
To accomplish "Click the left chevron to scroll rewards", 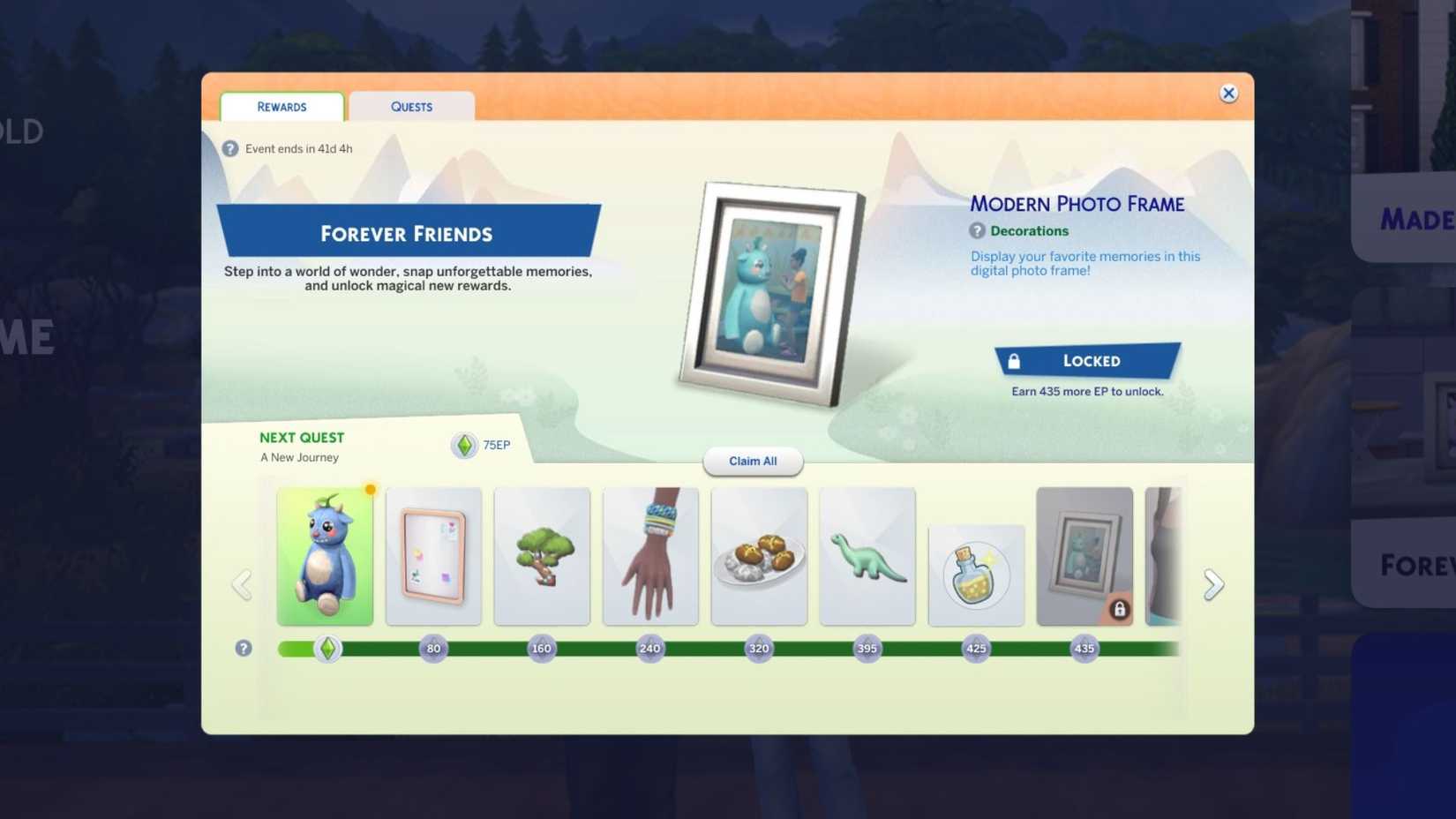I will [x=242, y=583].
